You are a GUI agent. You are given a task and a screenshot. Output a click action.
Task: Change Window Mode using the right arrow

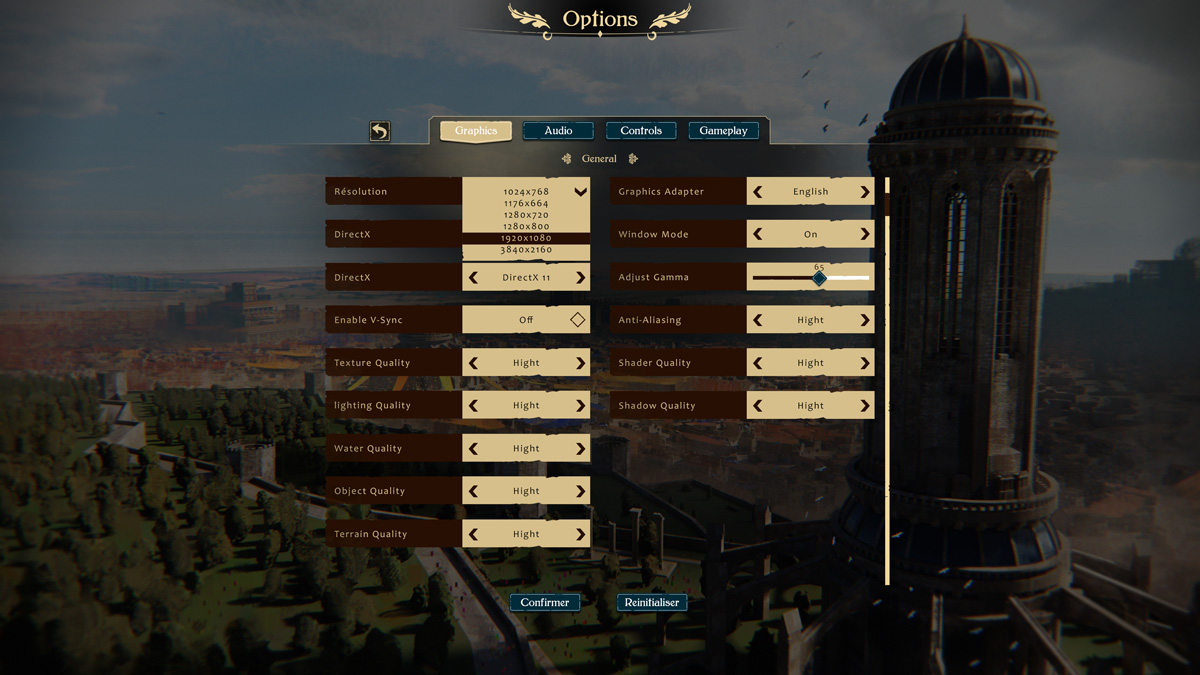click(865, 234)
